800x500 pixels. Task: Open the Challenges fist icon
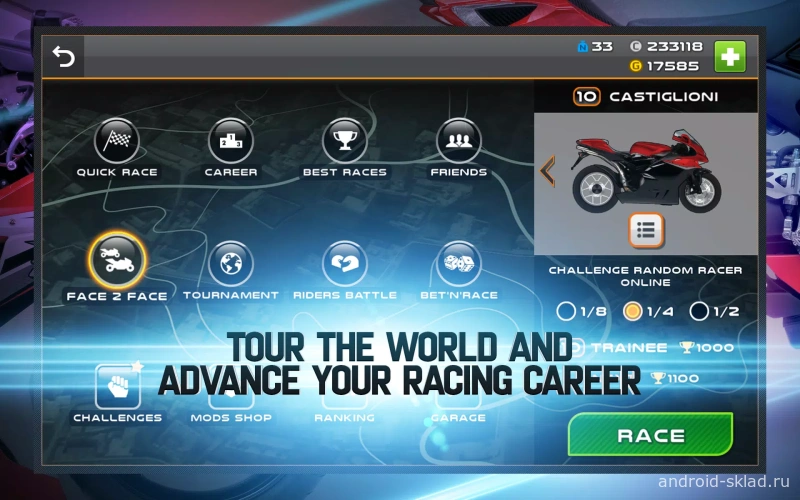click(117, 387)
